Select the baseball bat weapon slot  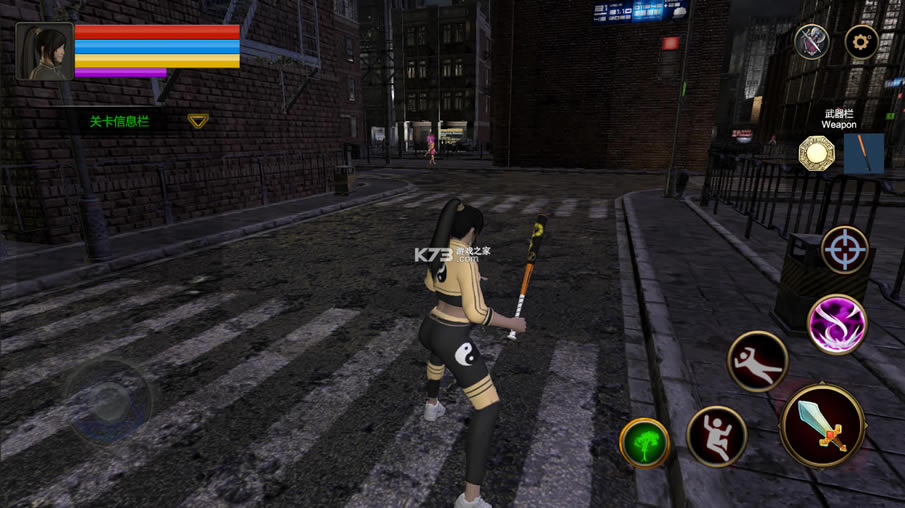[863, 154]
